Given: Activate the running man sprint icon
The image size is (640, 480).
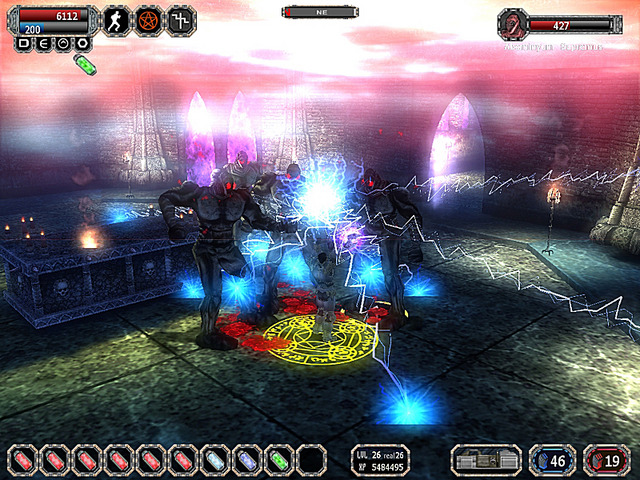Looking at the screenshot, I should click(x=117, y=19).
